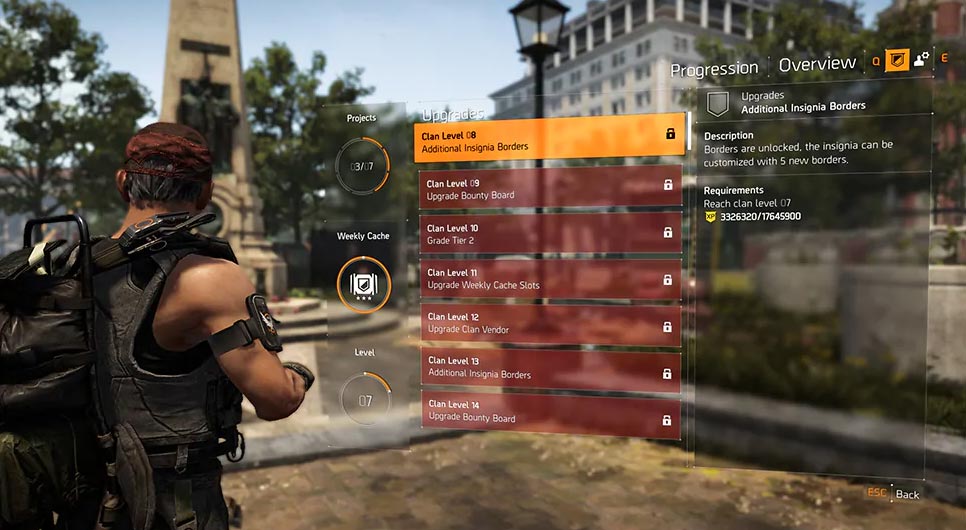The width and height of the screenshot is (966, 530).
Task: Open Clan Level 11 Upgrade Weekly Cache Slots
Action: click(549, 278)
